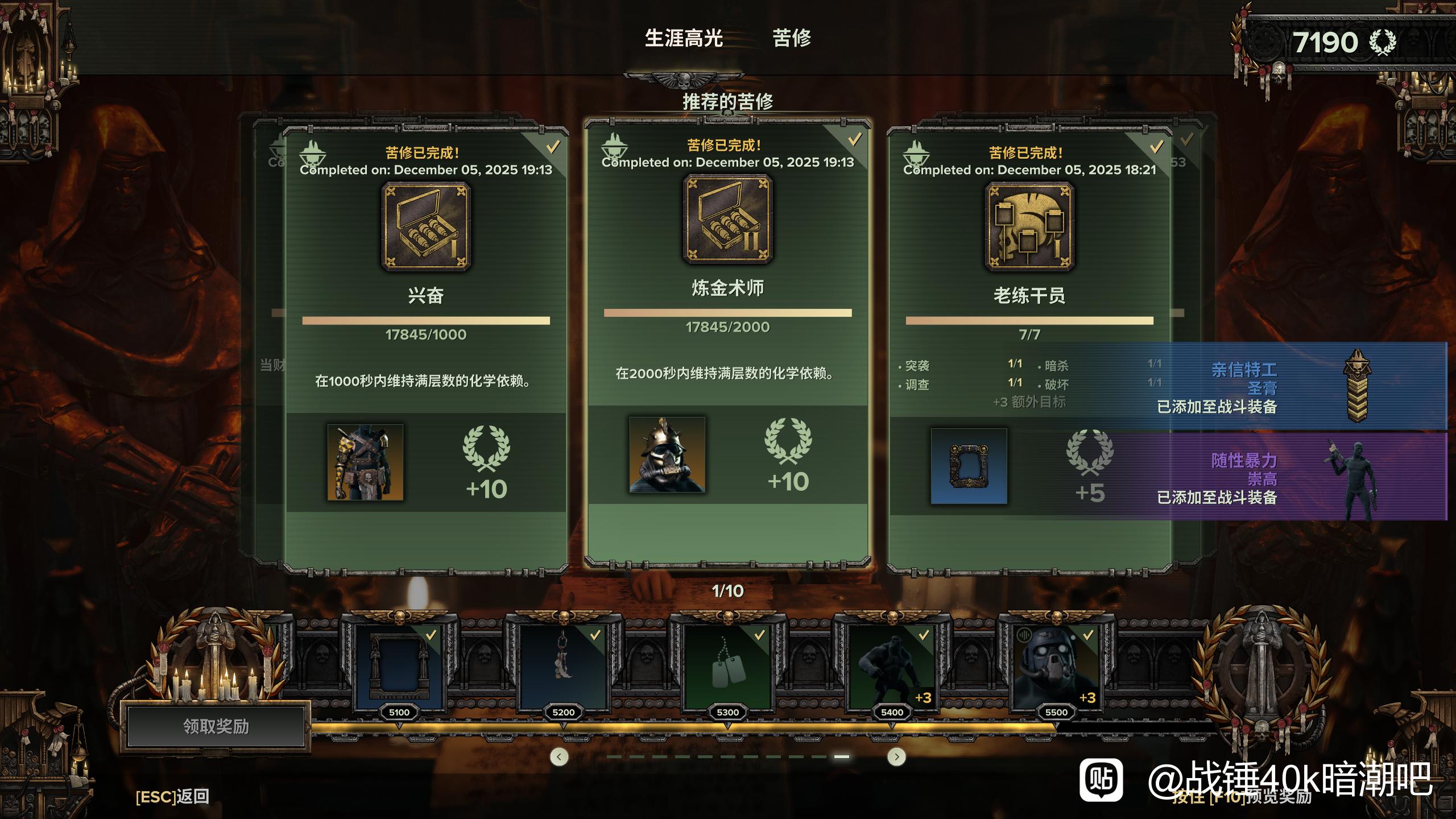1456x819 pixels.
Task: Switch to the 生涯高光 tab
Action: tap(684, 39)
